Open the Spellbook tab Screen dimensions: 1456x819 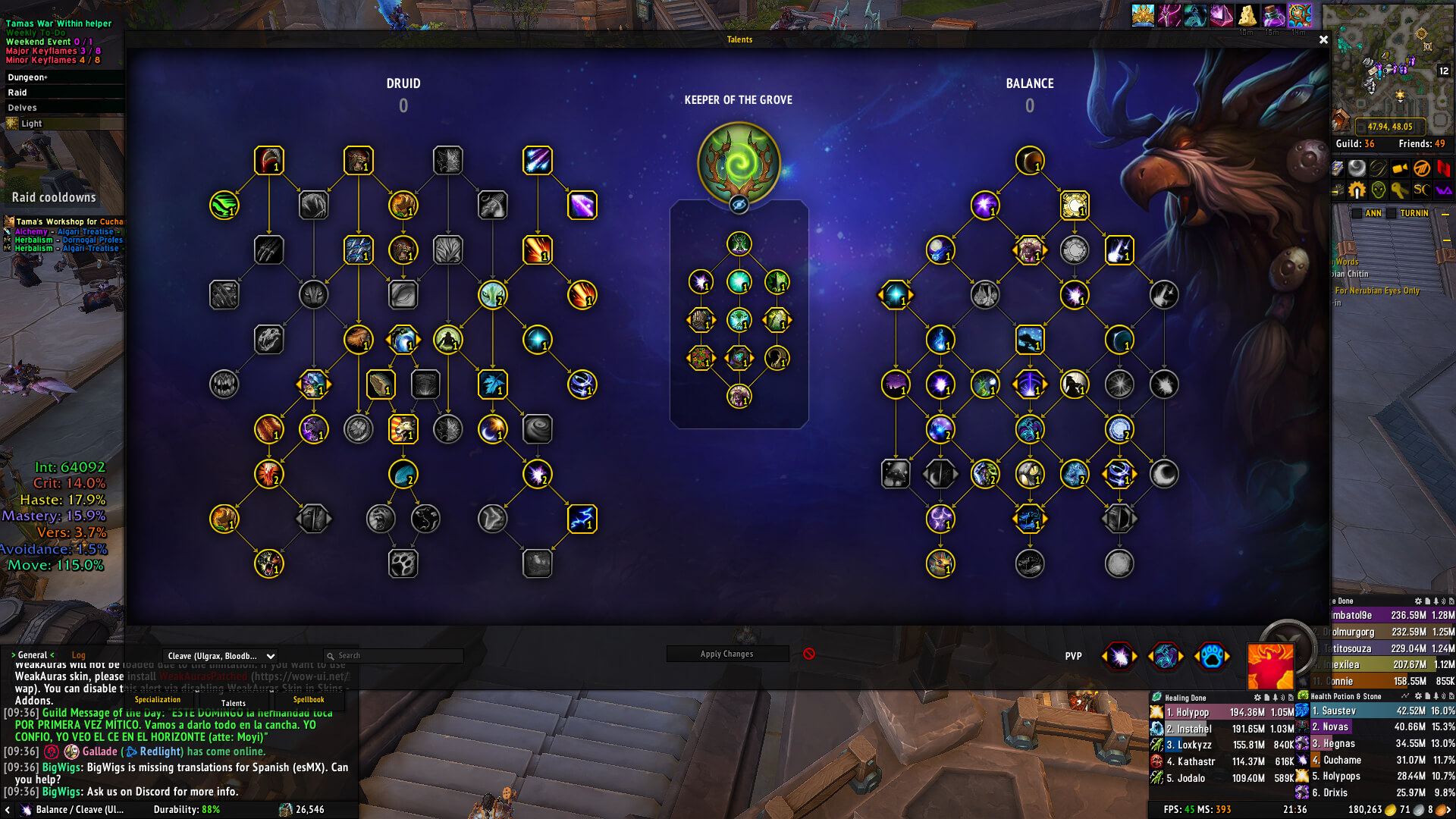coord(309,700)
